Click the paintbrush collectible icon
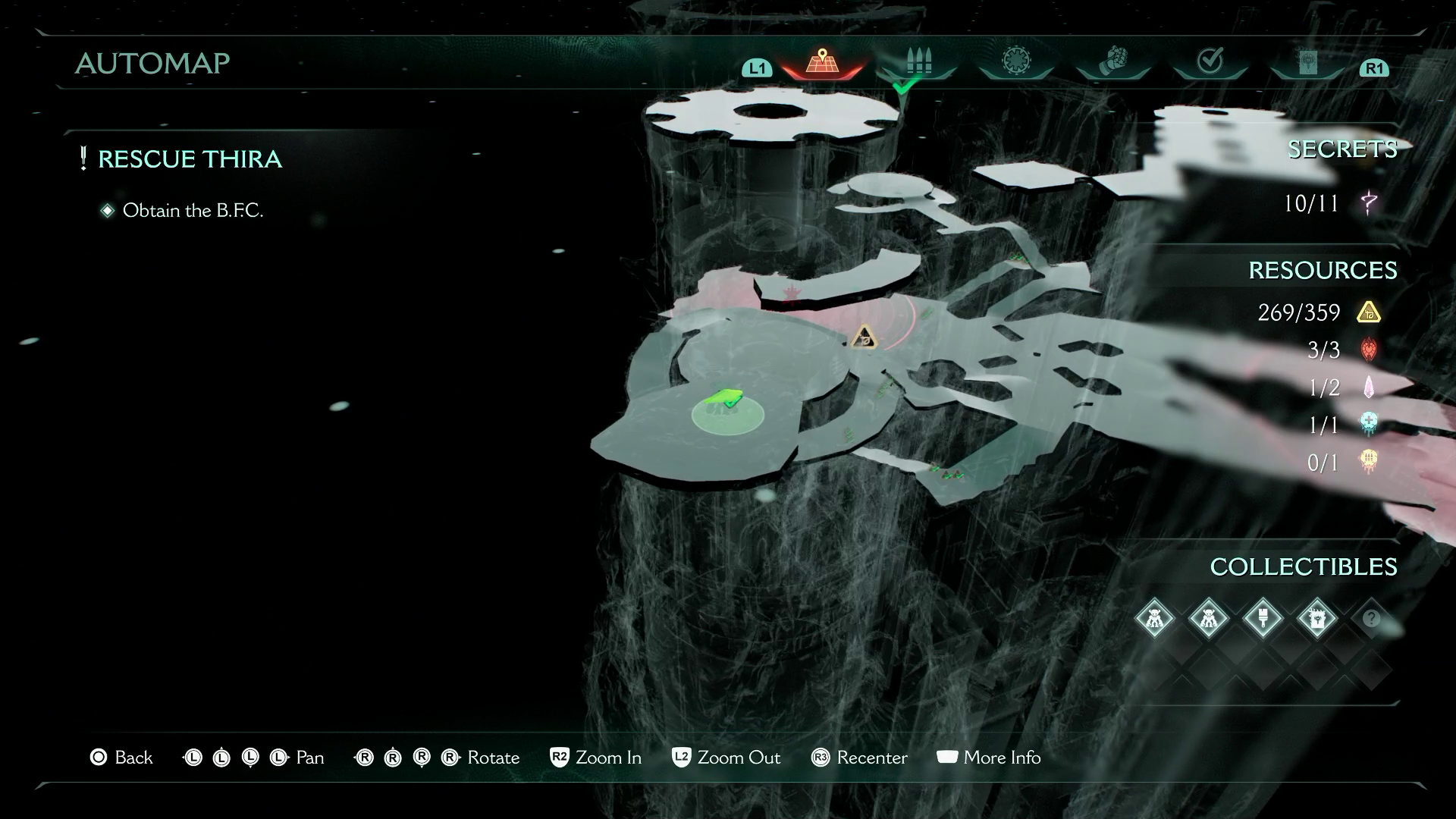This screenshot has width=1456, height=819. (x=1264, y=618)
